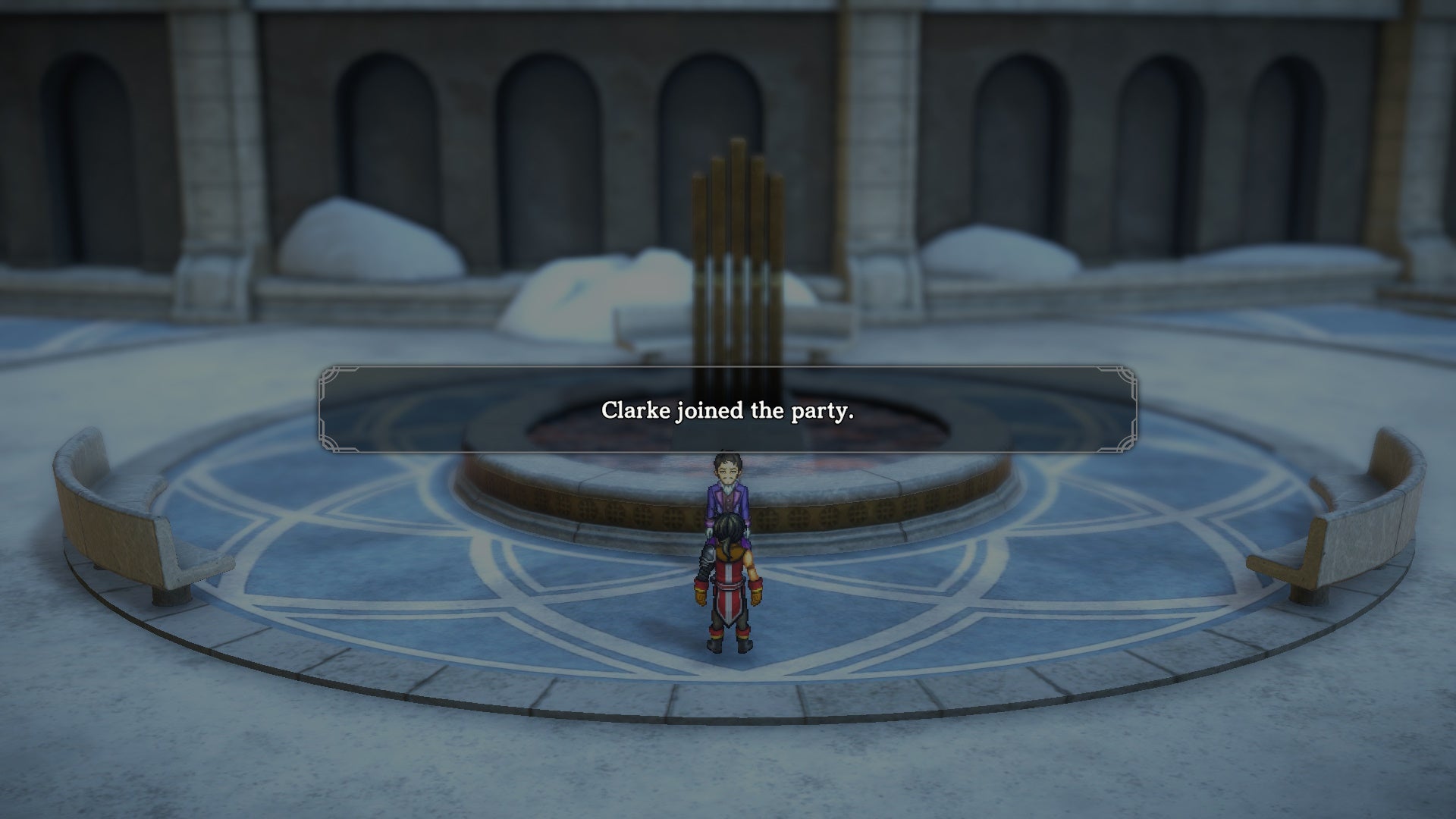Click the tall bronze pillar sculpture
This screenshot has height=819, width=1456.
click(736, 227)
